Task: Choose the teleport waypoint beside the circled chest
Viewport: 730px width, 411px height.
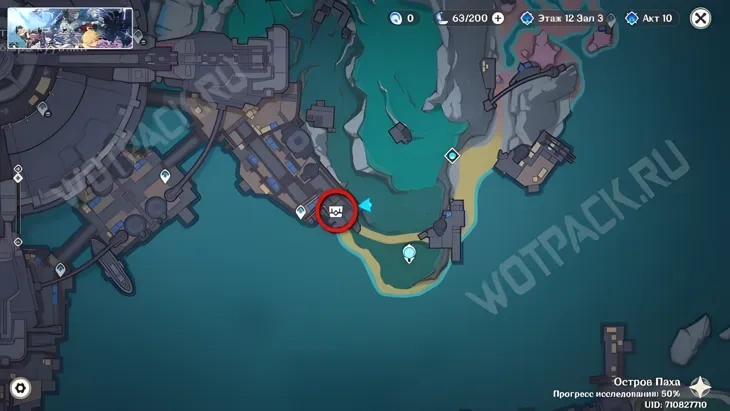Action: (301, 211)
